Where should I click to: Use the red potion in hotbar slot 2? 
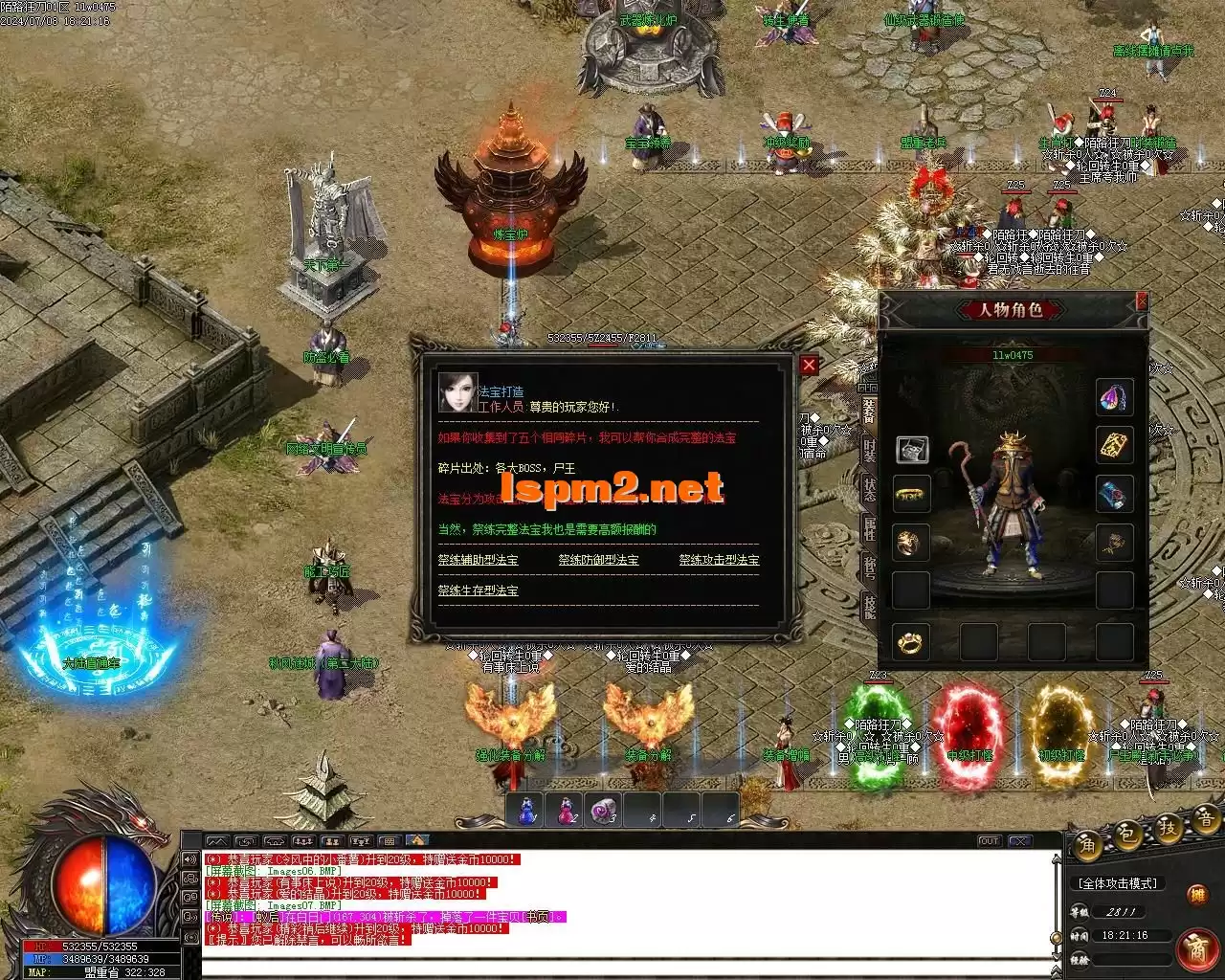pos(567,812)
